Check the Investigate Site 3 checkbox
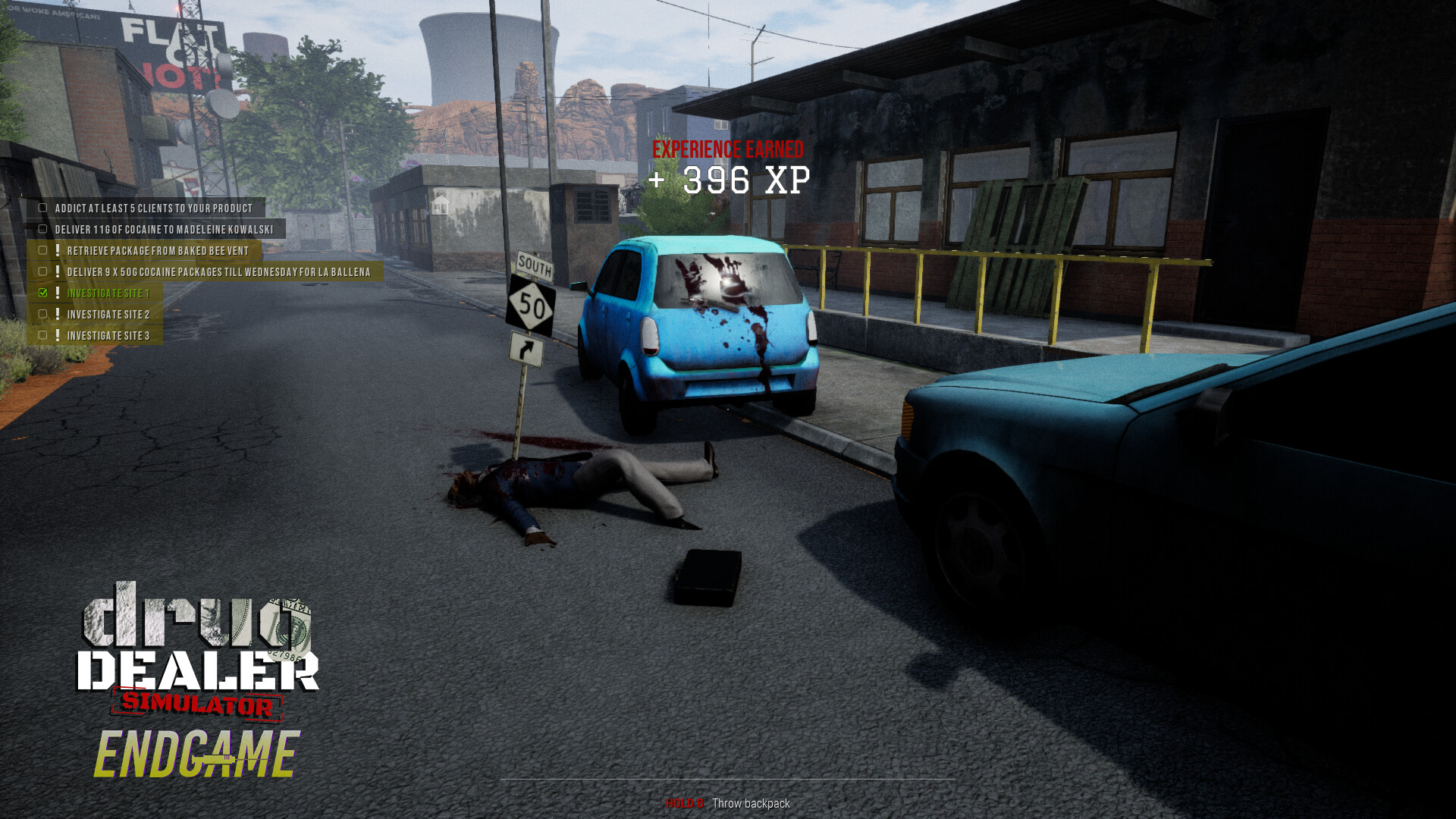 click(x=42, y=336)
